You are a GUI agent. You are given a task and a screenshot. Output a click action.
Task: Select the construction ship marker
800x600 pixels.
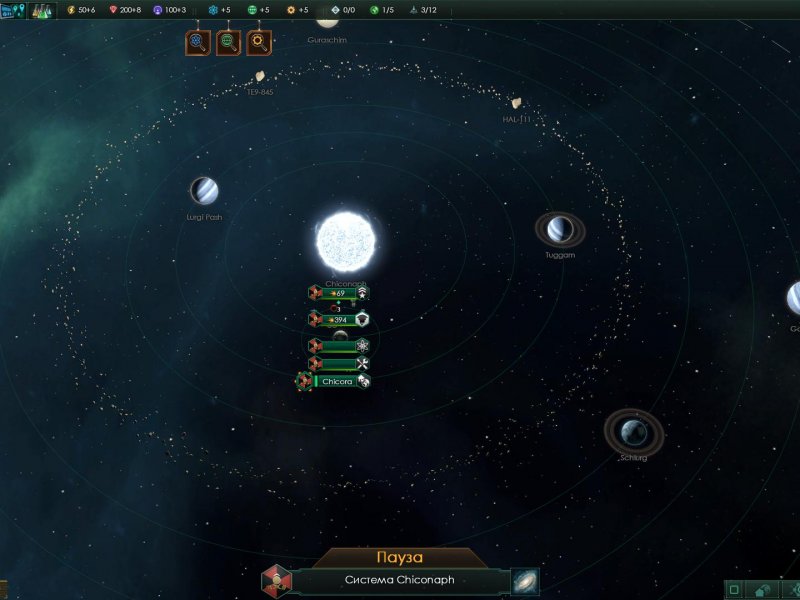point(338,363)
